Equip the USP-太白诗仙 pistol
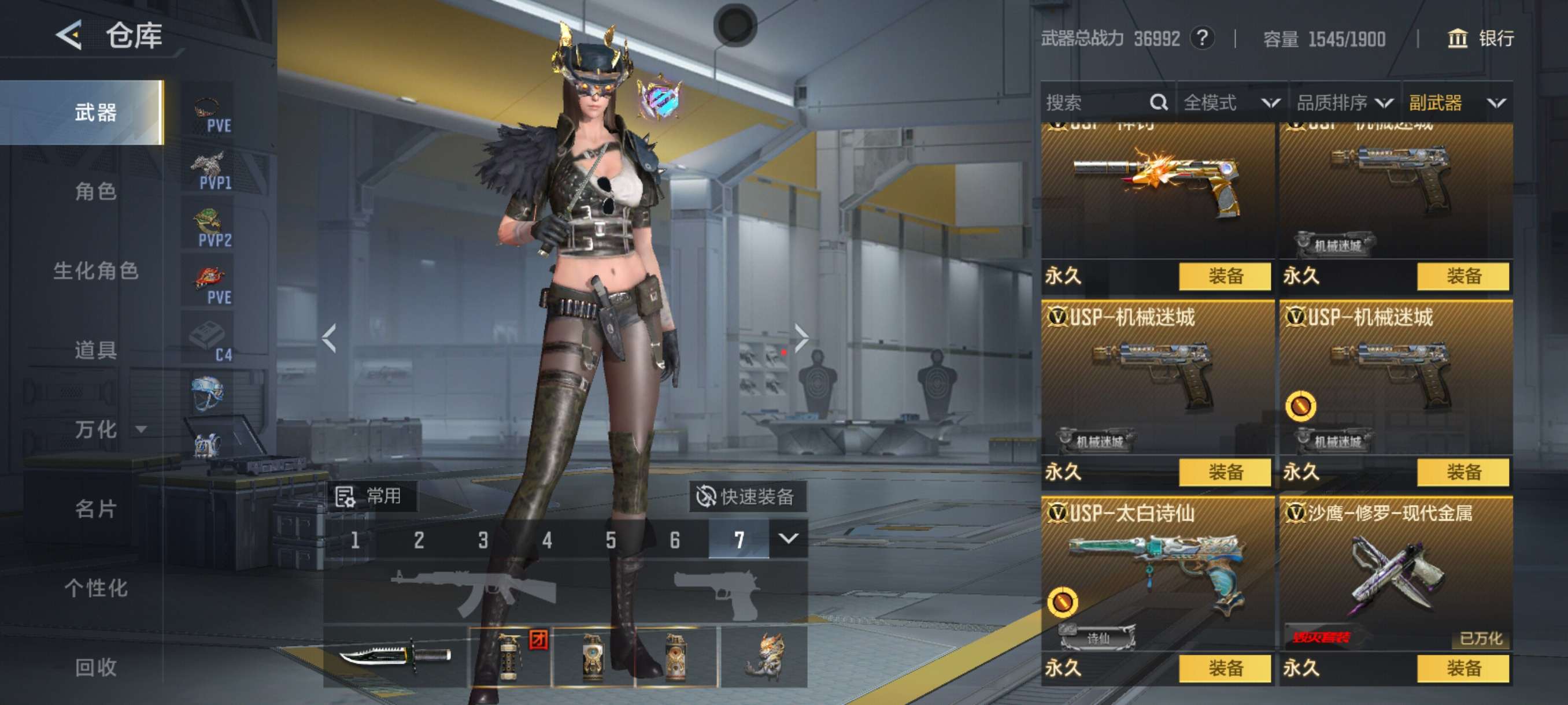 point(1224,668)
